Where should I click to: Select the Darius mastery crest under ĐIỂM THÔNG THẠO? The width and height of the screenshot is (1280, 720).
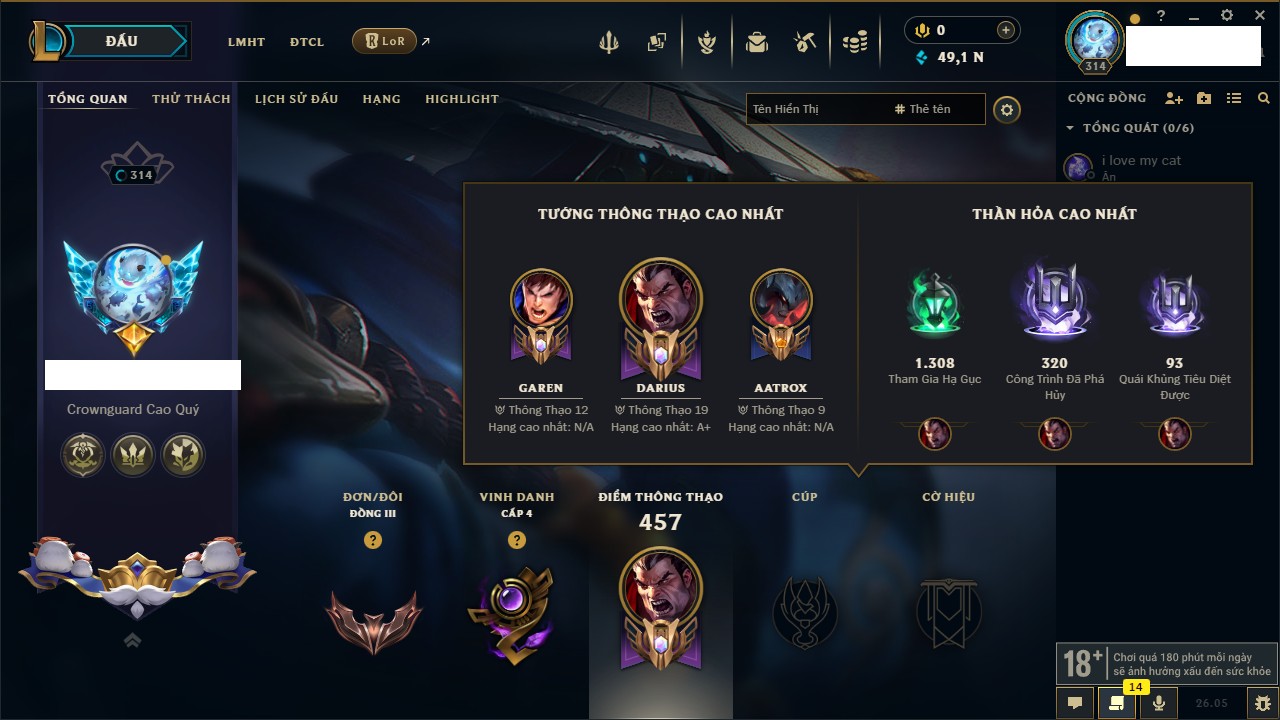click(660, 607)
